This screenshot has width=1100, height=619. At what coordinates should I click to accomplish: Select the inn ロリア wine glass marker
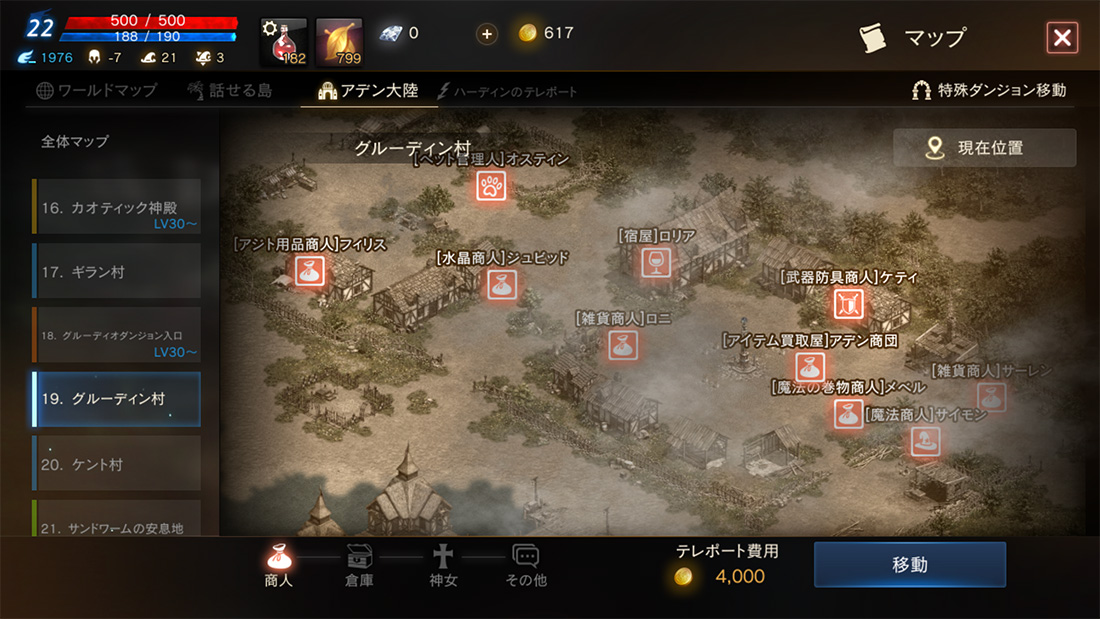pyautogui.click(x=656, y=263)
